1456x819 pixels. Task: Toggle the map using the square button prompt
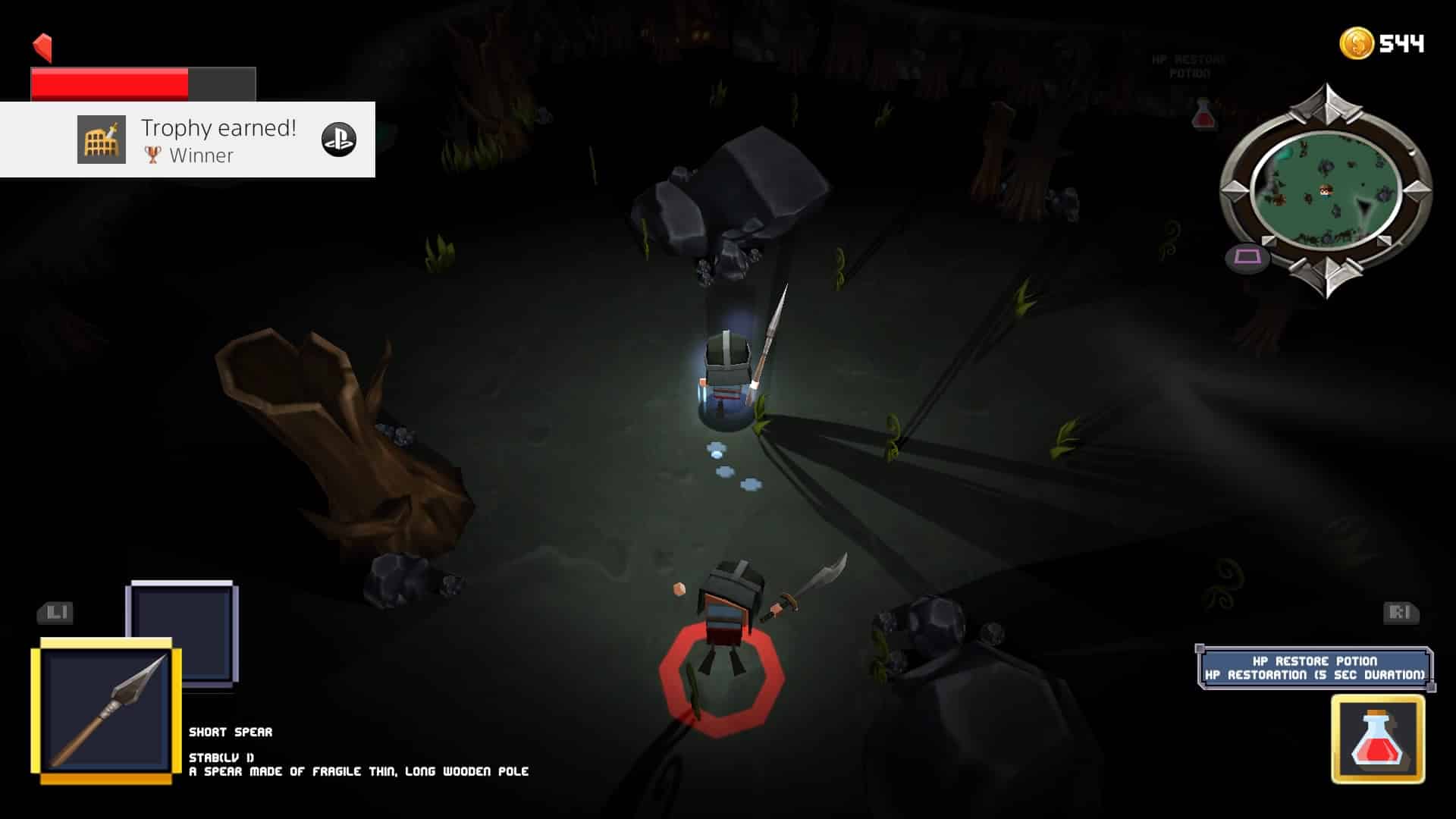click(x=1247, y=257)
